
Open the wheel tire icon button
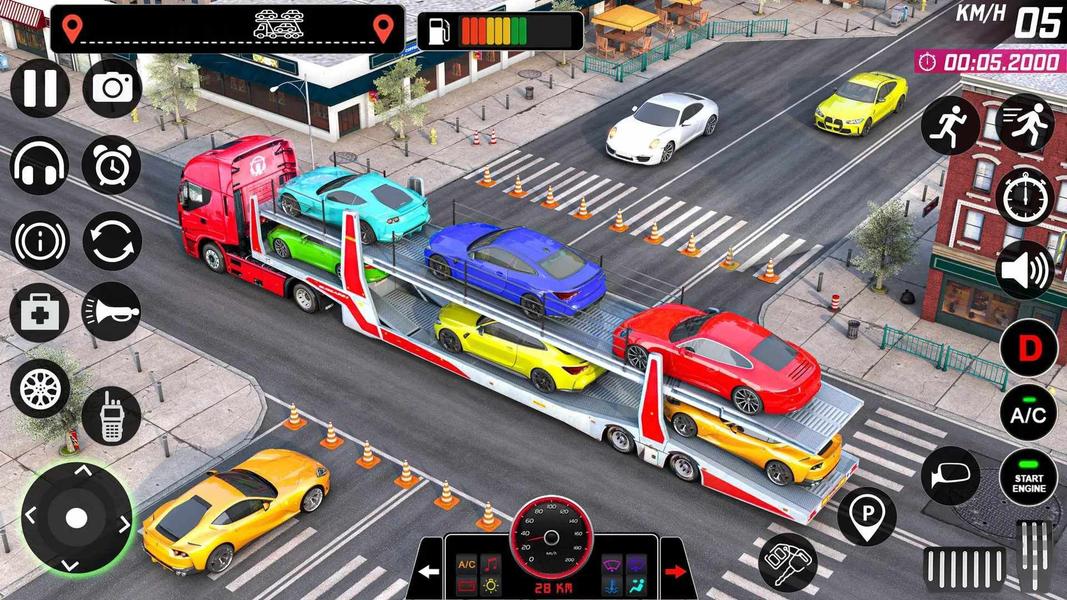click(40, 389)
